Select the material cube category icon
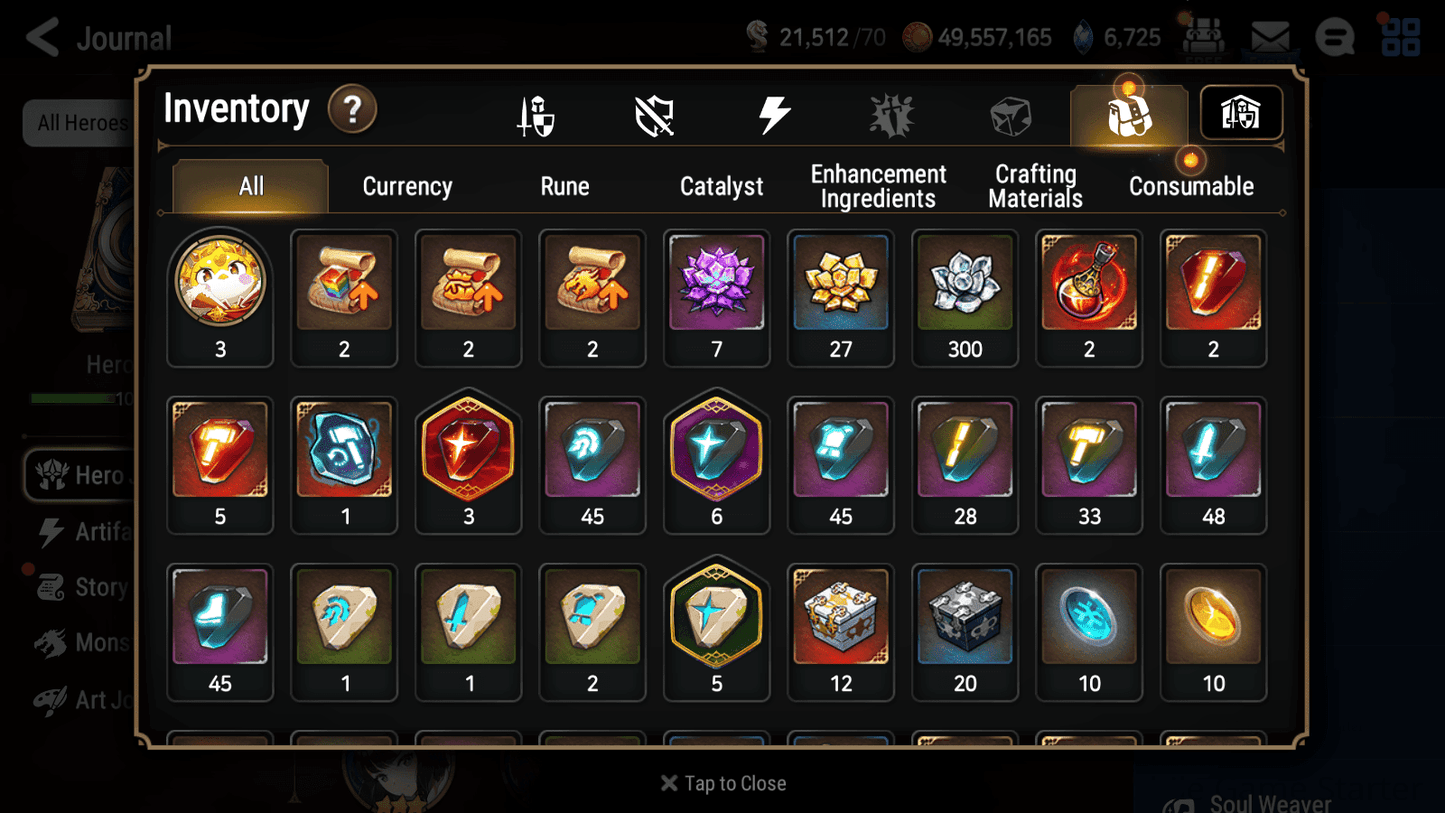Viewport: 1445px width, 813px height. (x=1011, y=113)
